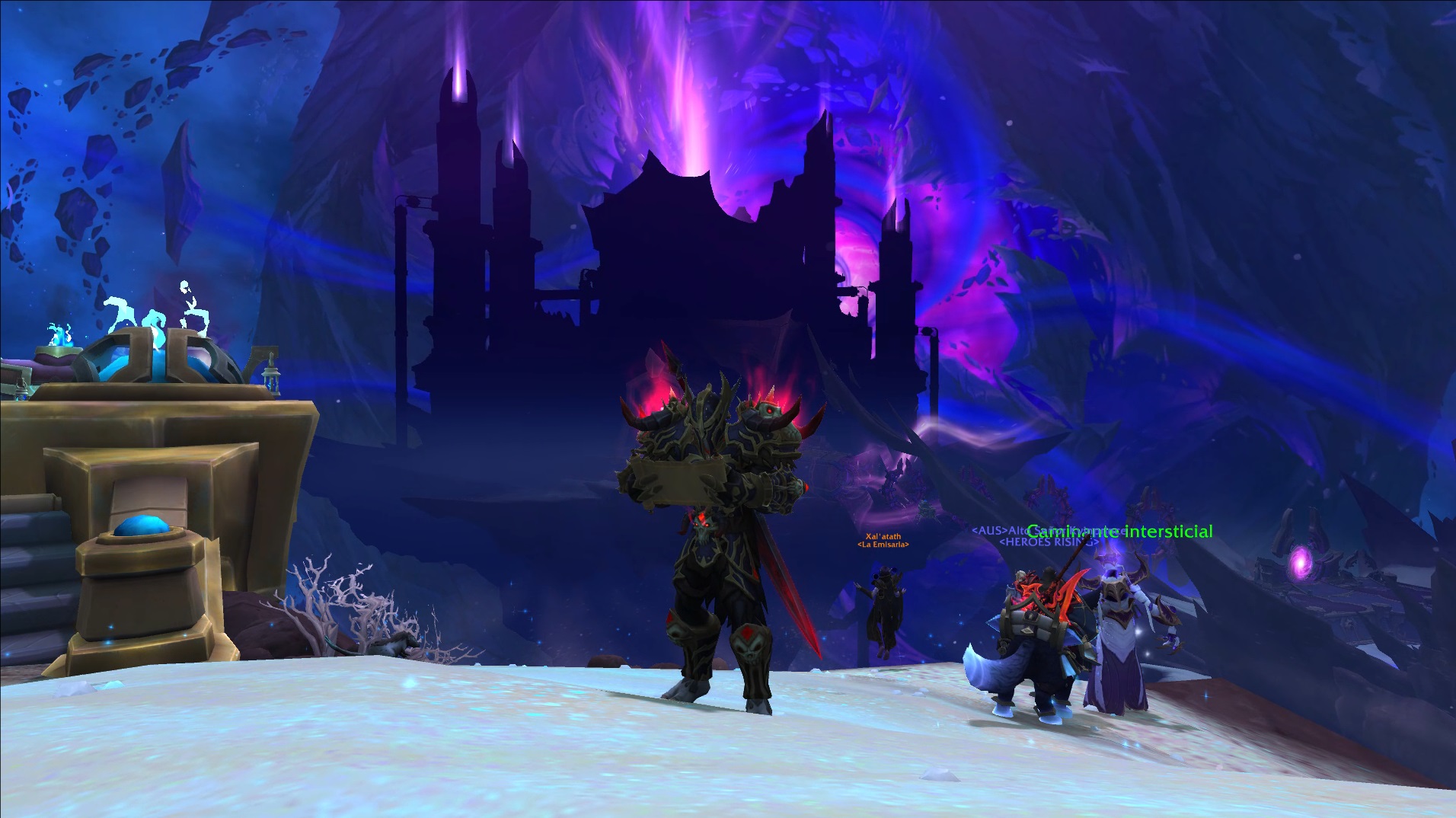Select the Xal'atath name label
Image resolution: width=1456 pixels, height=818 pixels.
pos(883,537)
